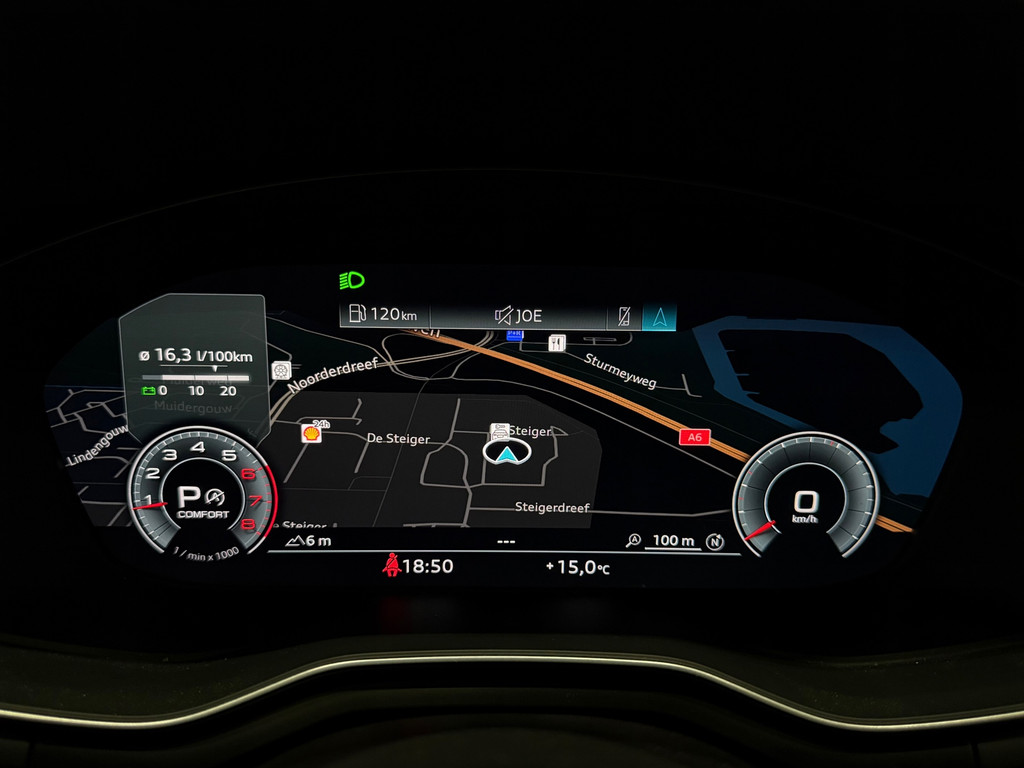
Task: Click the magnifier map scale icon
Action: [633, 541]
